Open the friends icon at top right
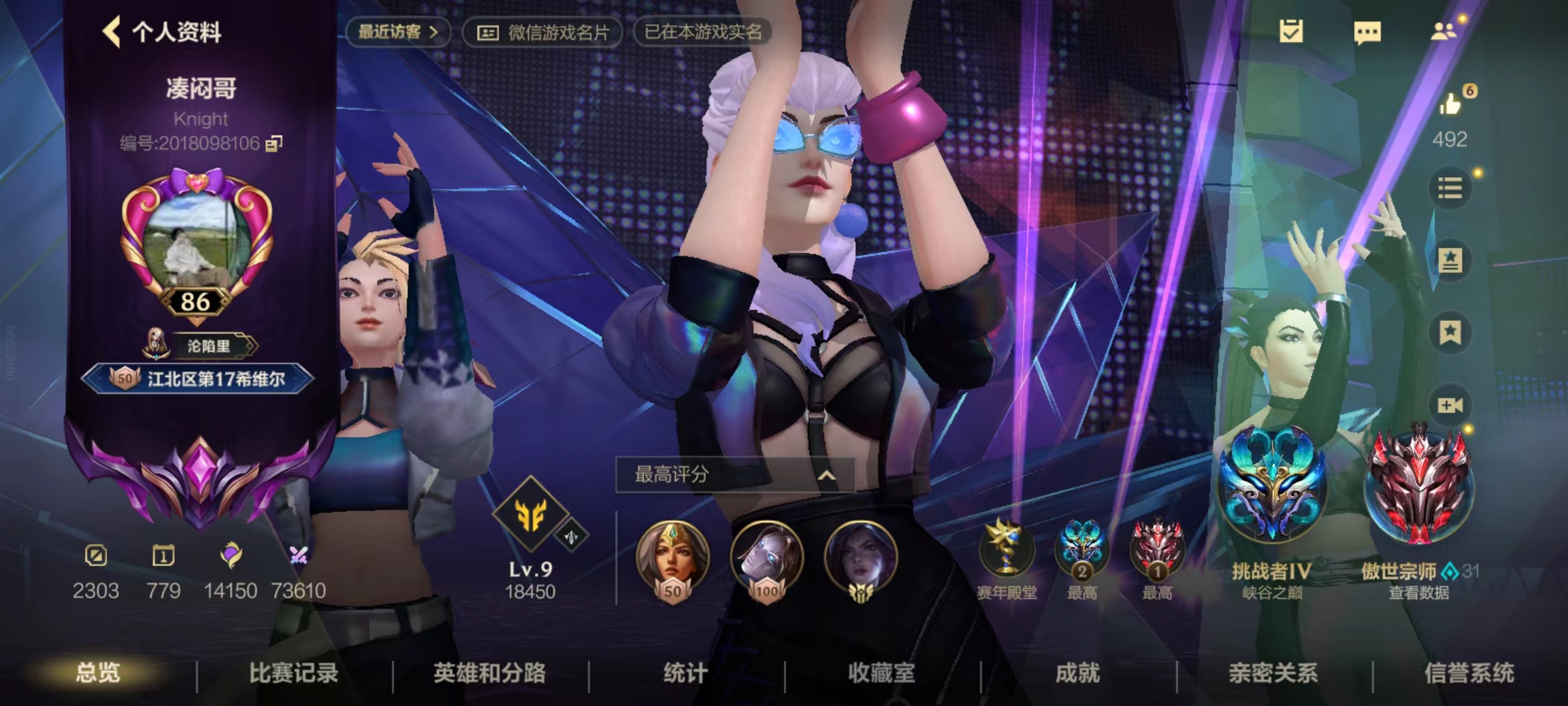1568x706 pixels. (x=1444, y=31)
